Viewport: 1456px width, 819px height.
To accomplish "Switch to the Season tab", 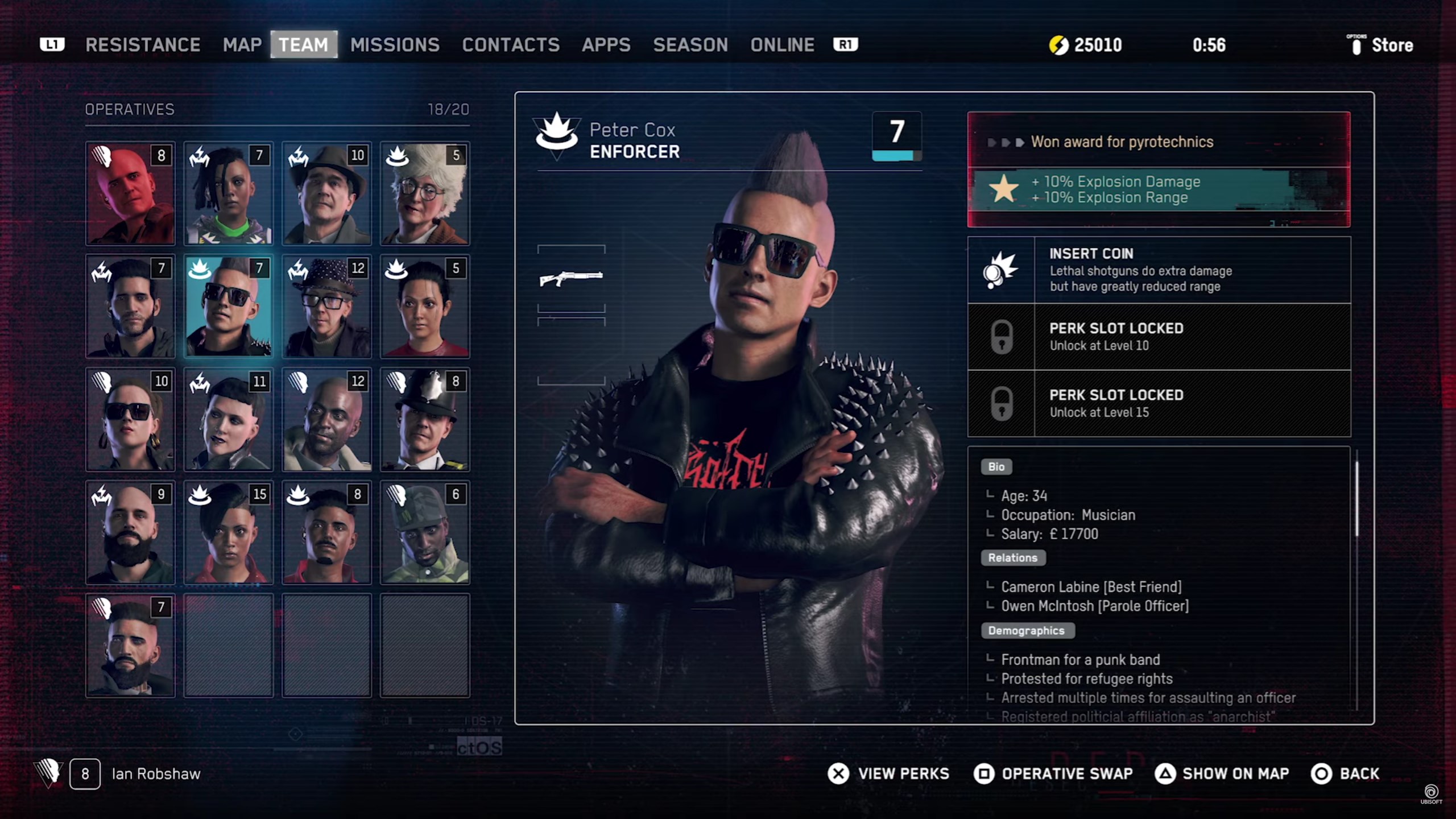I will click(x=690, y=45).
